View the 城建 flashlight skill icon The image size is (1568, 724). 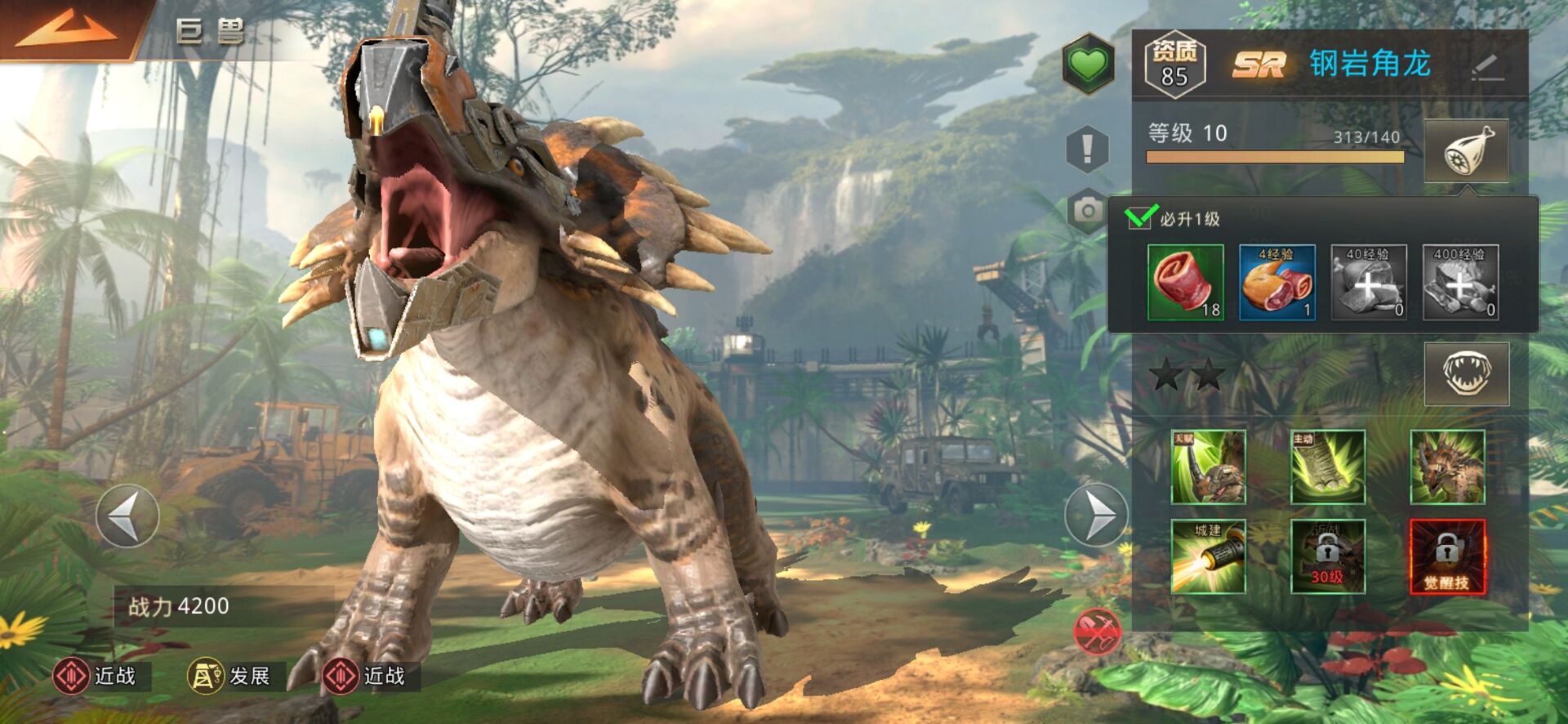pyautogui.click(x=1208, y=556)
